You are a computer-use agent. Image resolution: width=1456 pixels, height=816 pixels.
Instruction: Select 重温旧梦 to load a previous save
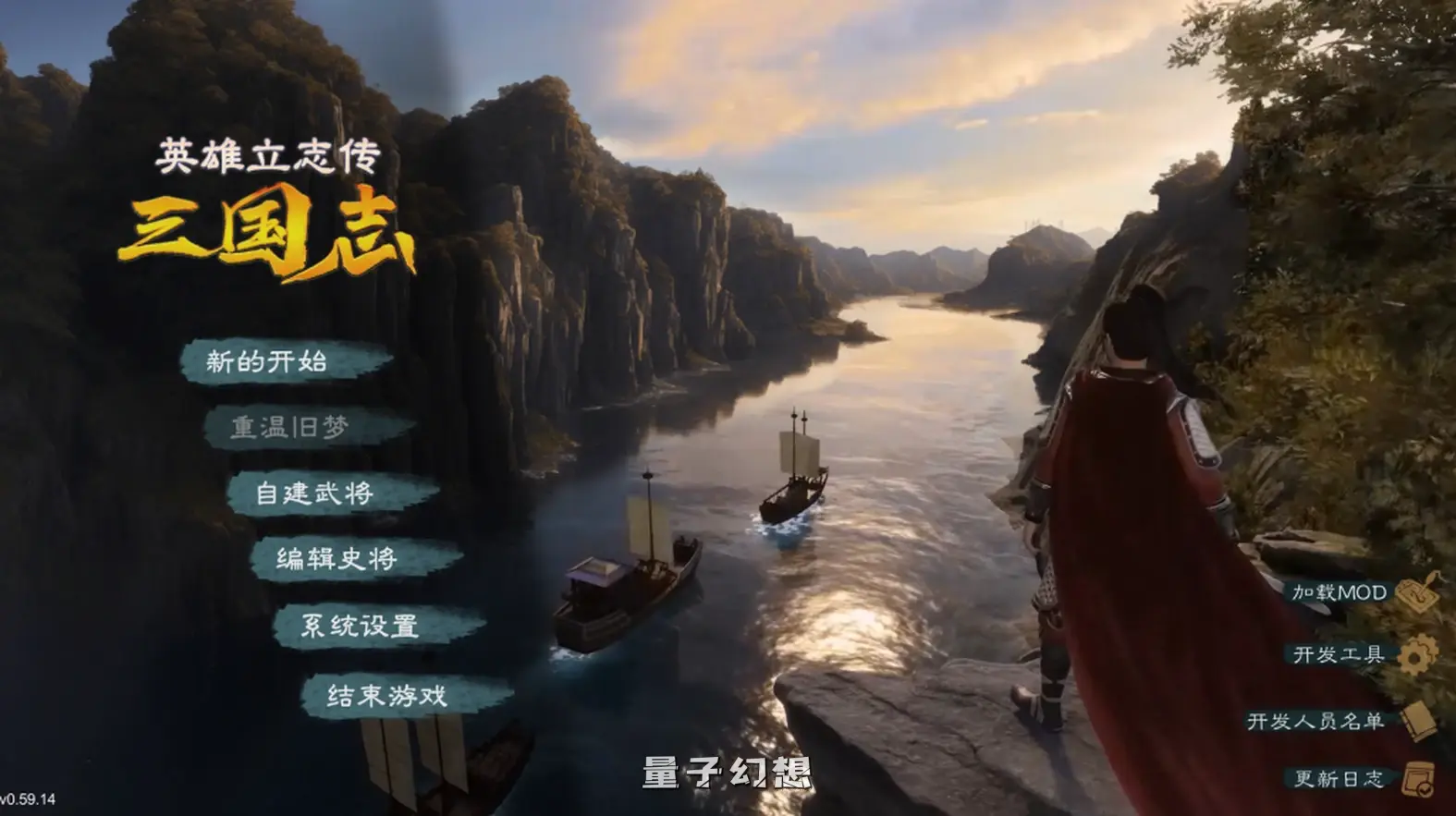292,427
